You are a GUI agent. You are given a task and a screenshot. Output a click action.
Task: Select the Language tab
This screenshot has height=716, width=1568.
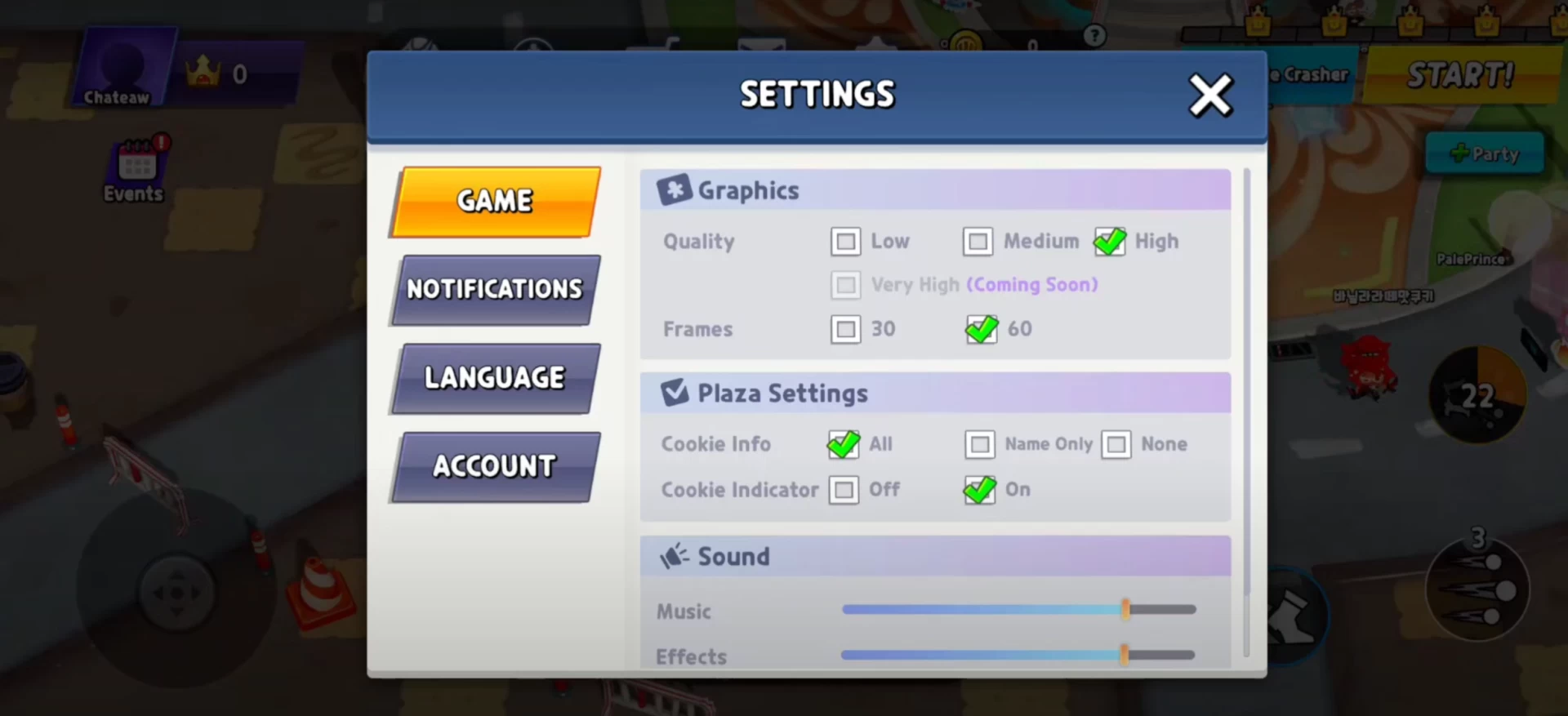(x=496, y=378)
